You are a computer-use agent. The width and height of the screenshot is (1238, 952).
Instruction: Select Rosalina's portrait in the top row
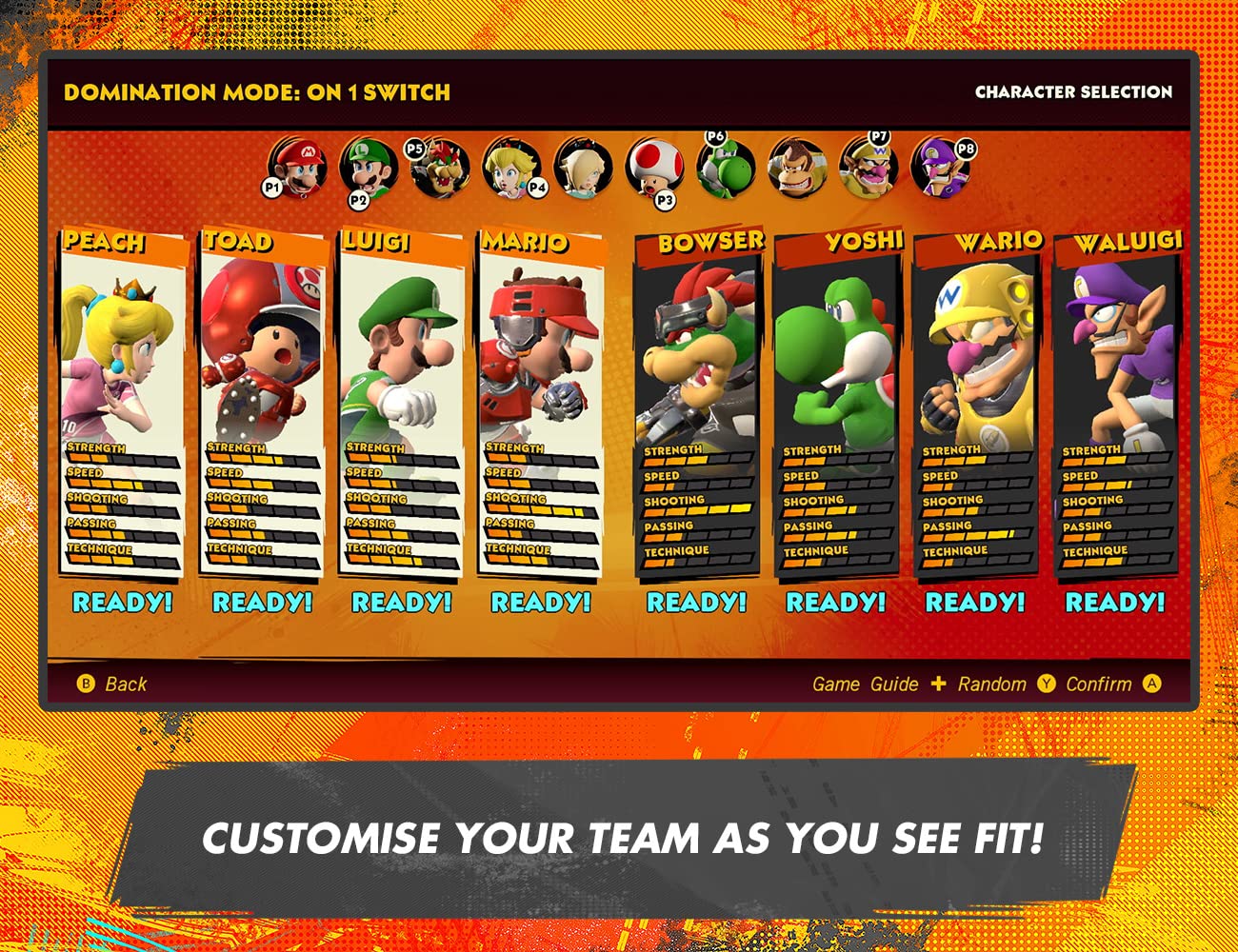coord(582,169)
